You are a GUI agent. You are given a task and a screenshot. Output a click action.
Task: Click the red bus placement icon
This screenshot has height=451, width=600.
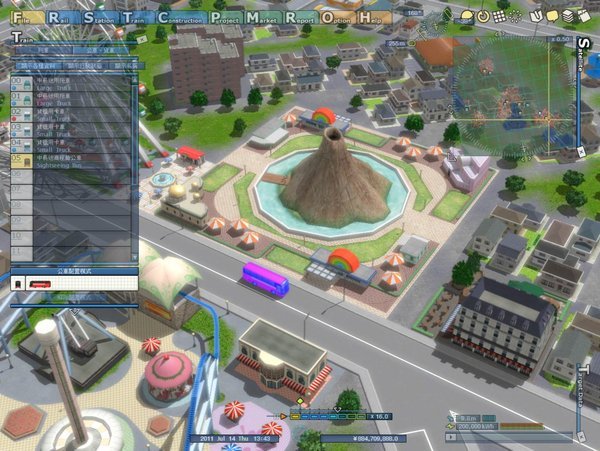(x=38, y=284)
